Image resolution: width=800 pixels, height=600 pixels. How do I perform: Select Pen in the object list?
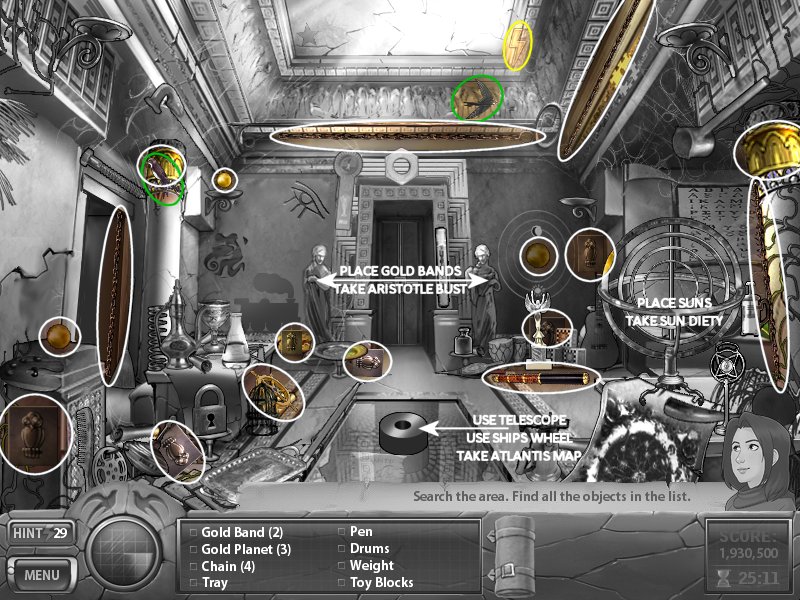click(x=361, y=532)
